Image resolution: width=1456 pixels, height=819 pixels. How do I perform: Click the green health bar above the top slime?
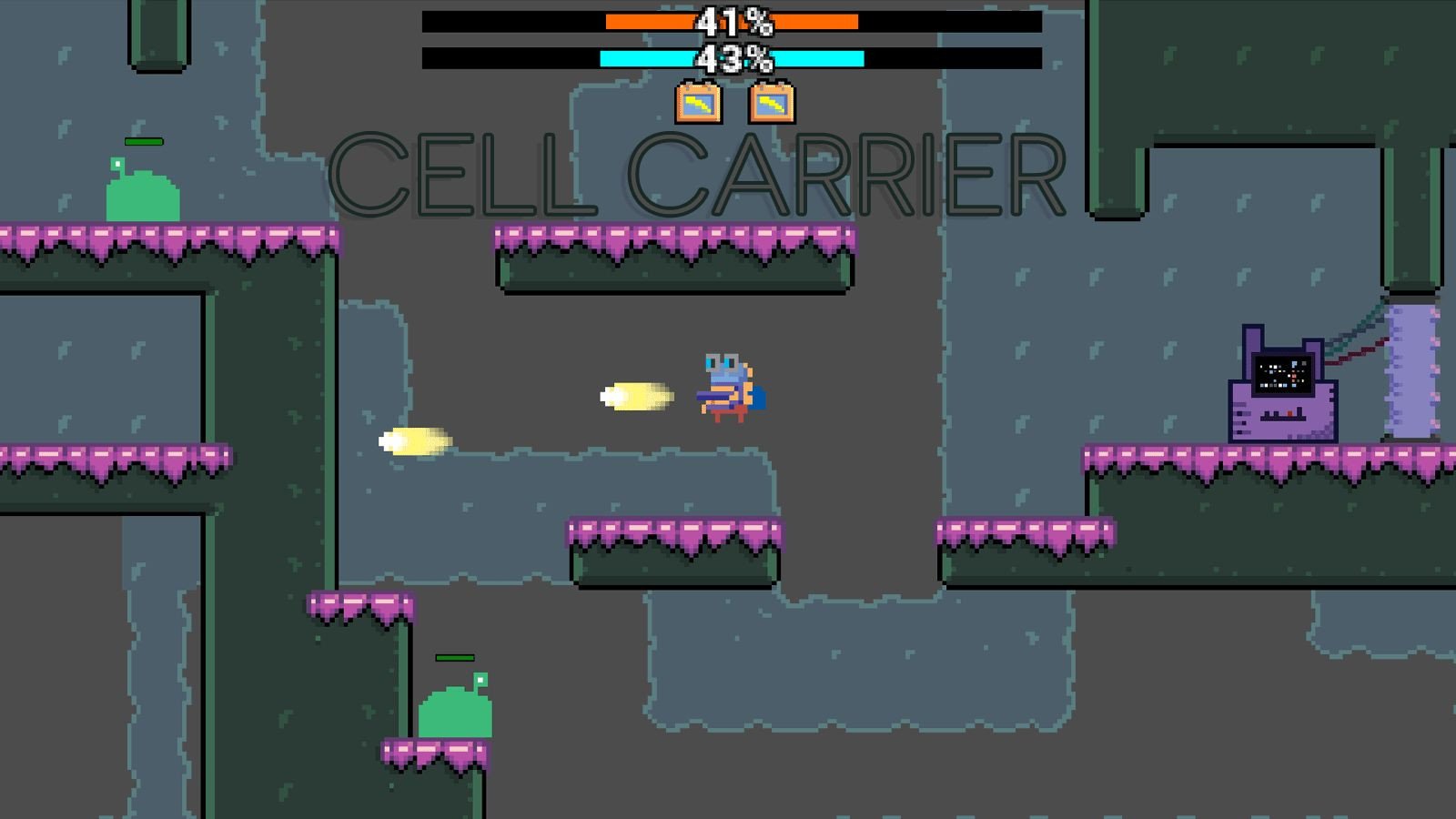pos(144,142)
